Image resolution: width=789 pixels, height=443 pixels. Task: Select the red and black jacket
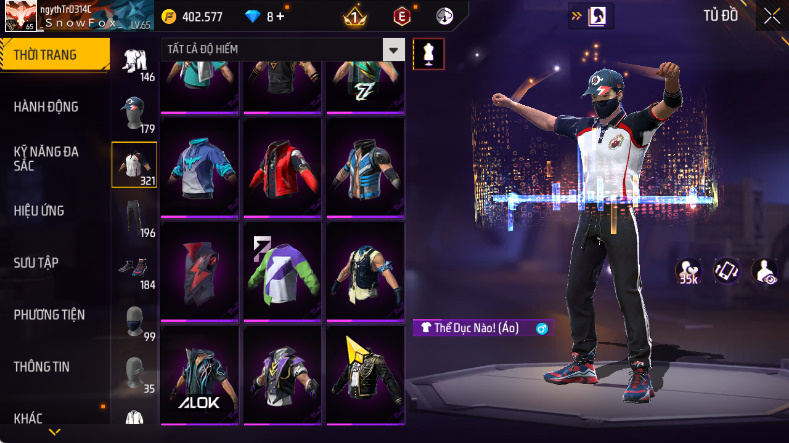point(283,165)
